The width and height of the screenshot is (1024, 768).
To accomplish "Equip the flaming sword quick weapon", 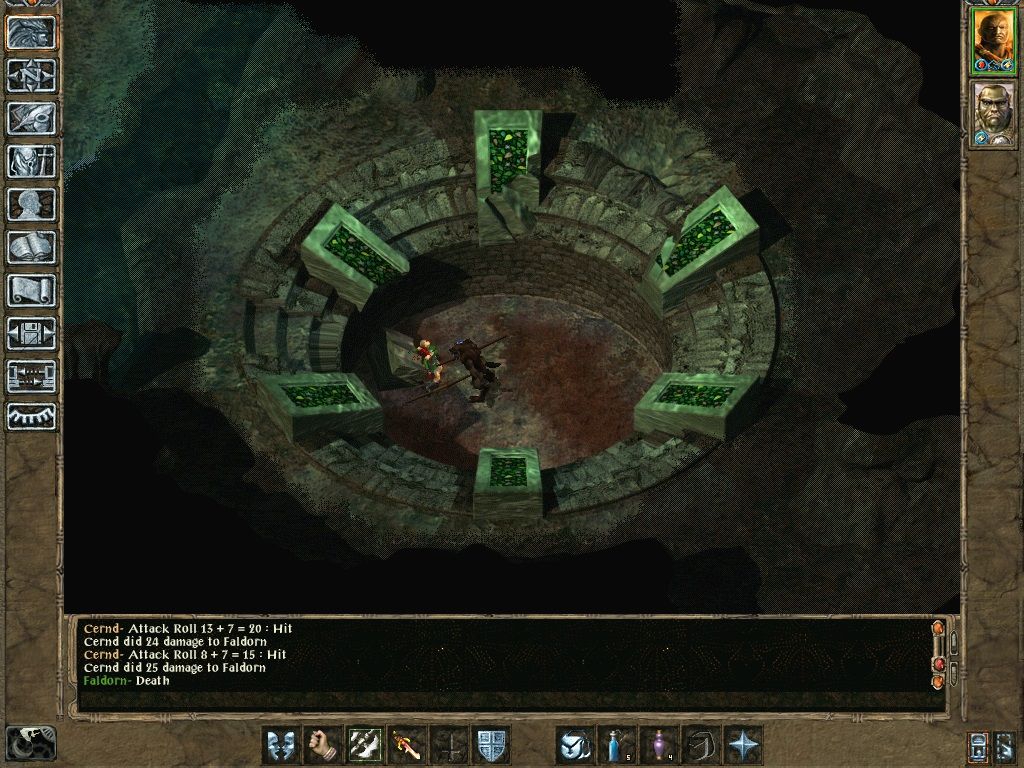I will point(406,745).
